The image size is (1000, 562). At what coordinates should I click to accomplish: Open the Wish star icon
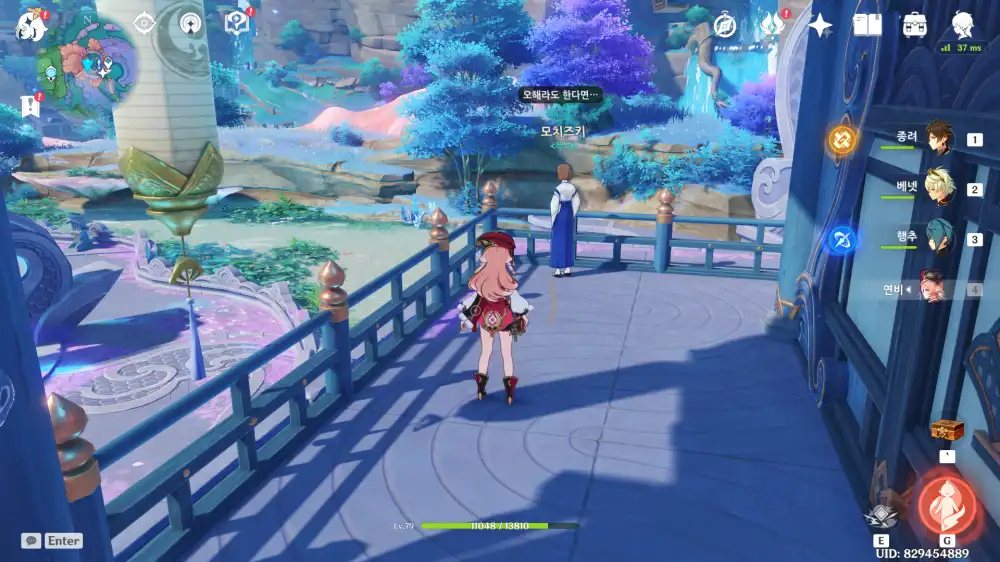pos(820,25)
